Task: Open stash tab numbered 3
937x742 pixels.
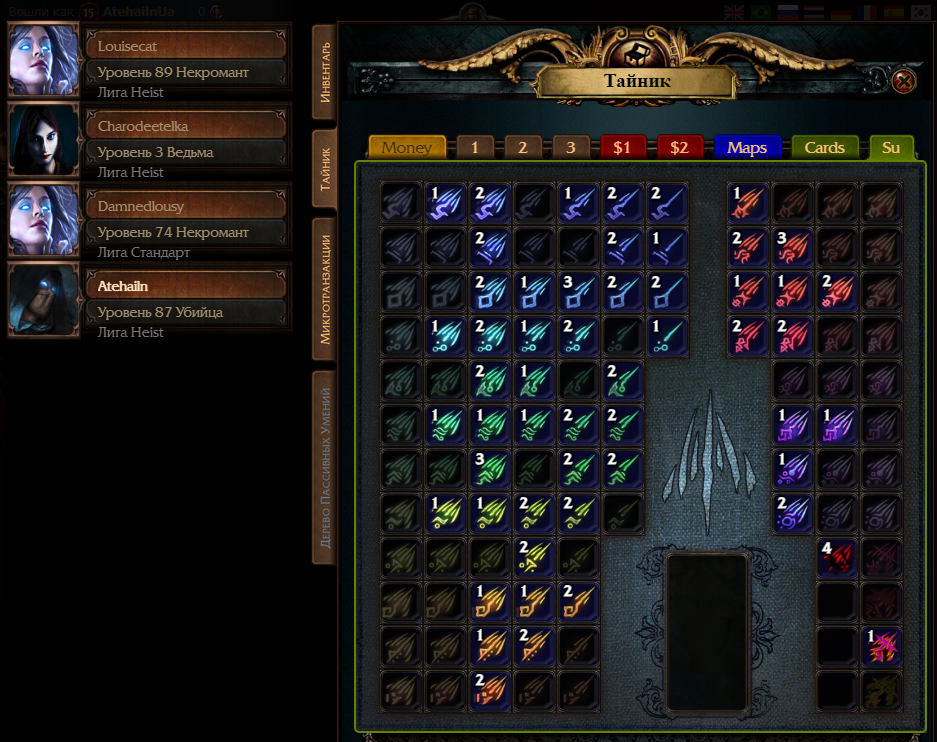Action: pos(570,147)
